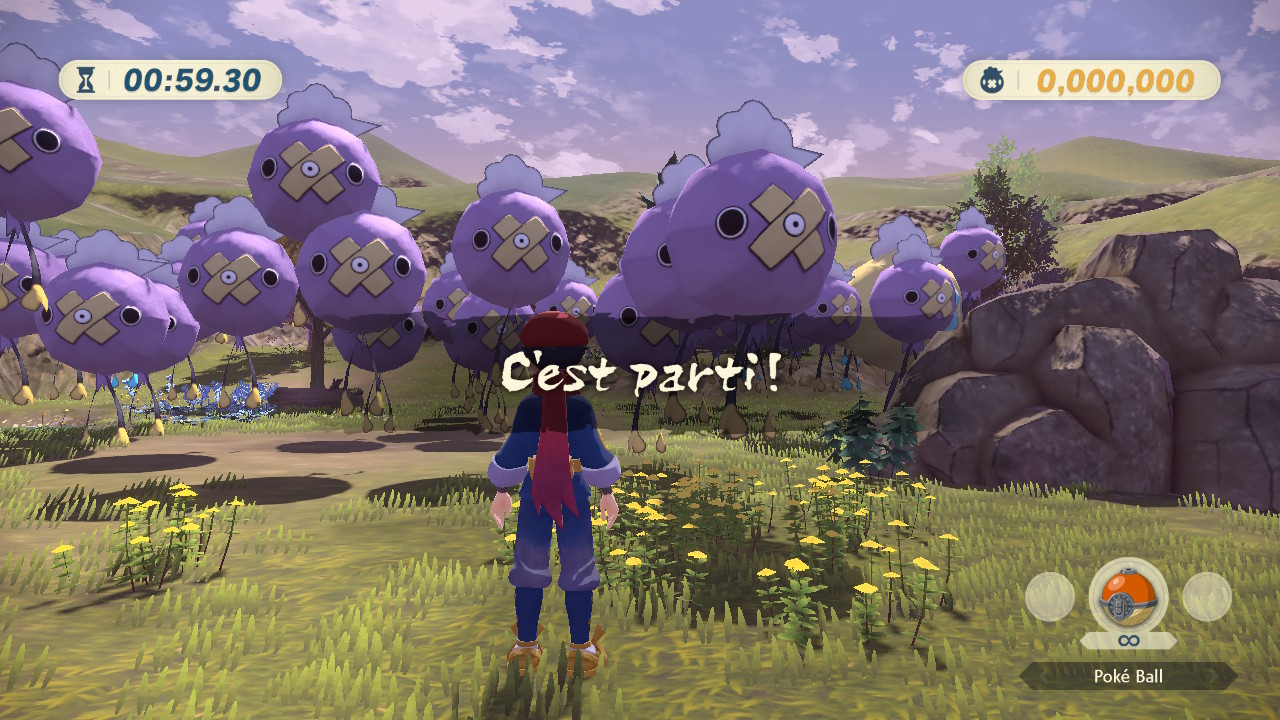Viewport: 1280px width, 720px height.
Task: Select the Poké Ball item icon
Action: point(1128,595)
